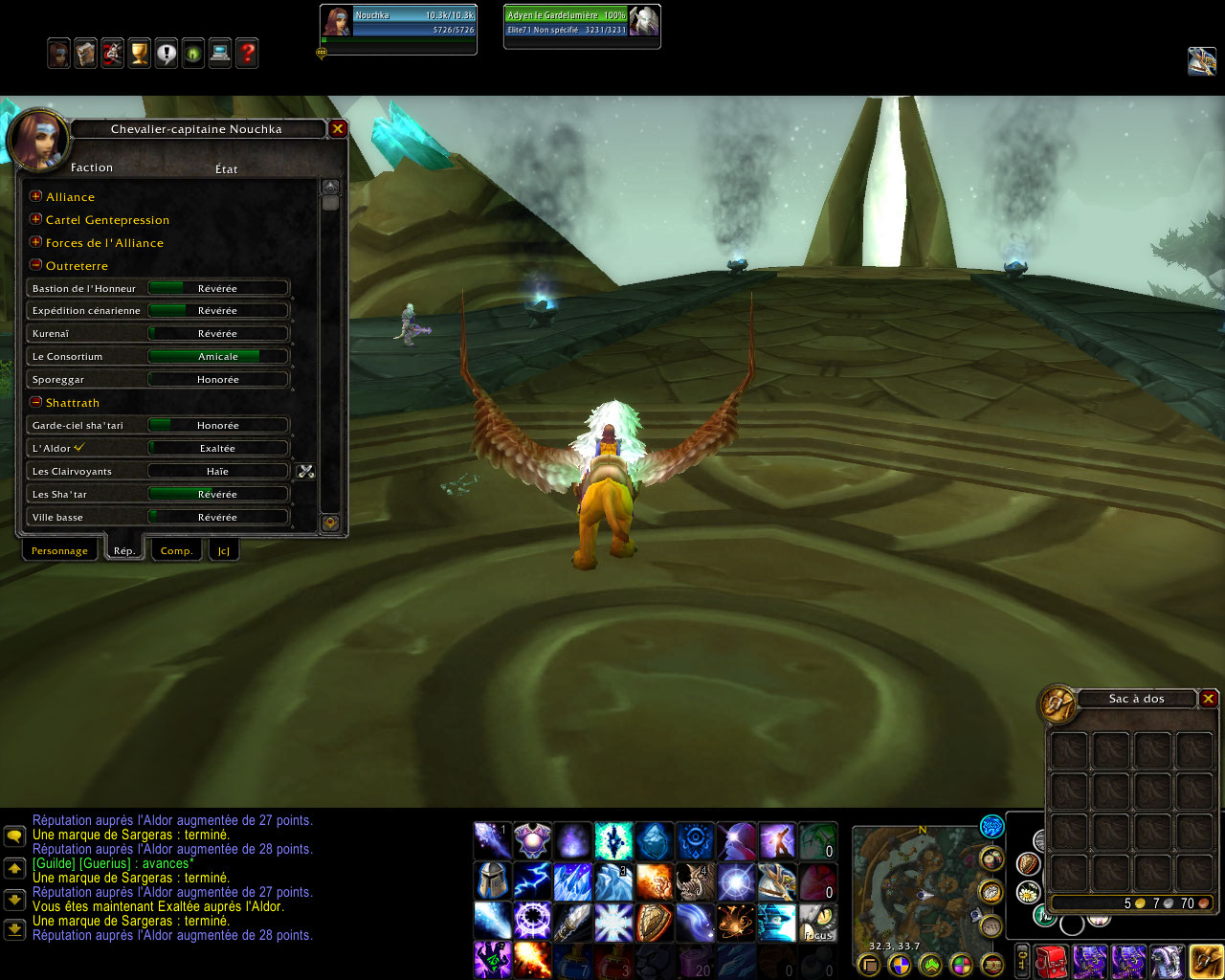The image size is (1225, 980).
Task: Use the snowflake frost spell icon
Action: (613, 923)
